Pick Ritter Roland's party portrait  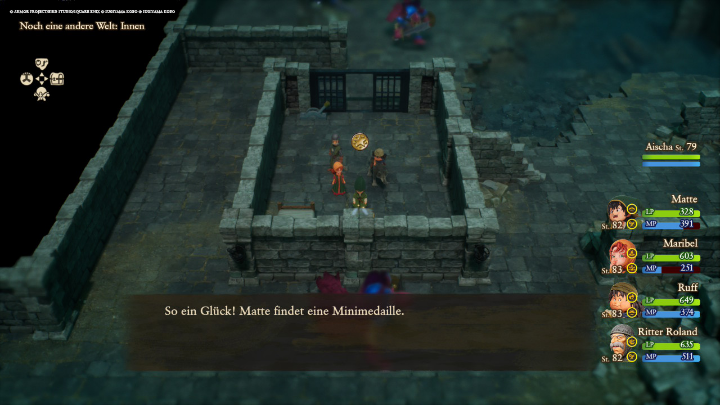click(x=620, y=339)
